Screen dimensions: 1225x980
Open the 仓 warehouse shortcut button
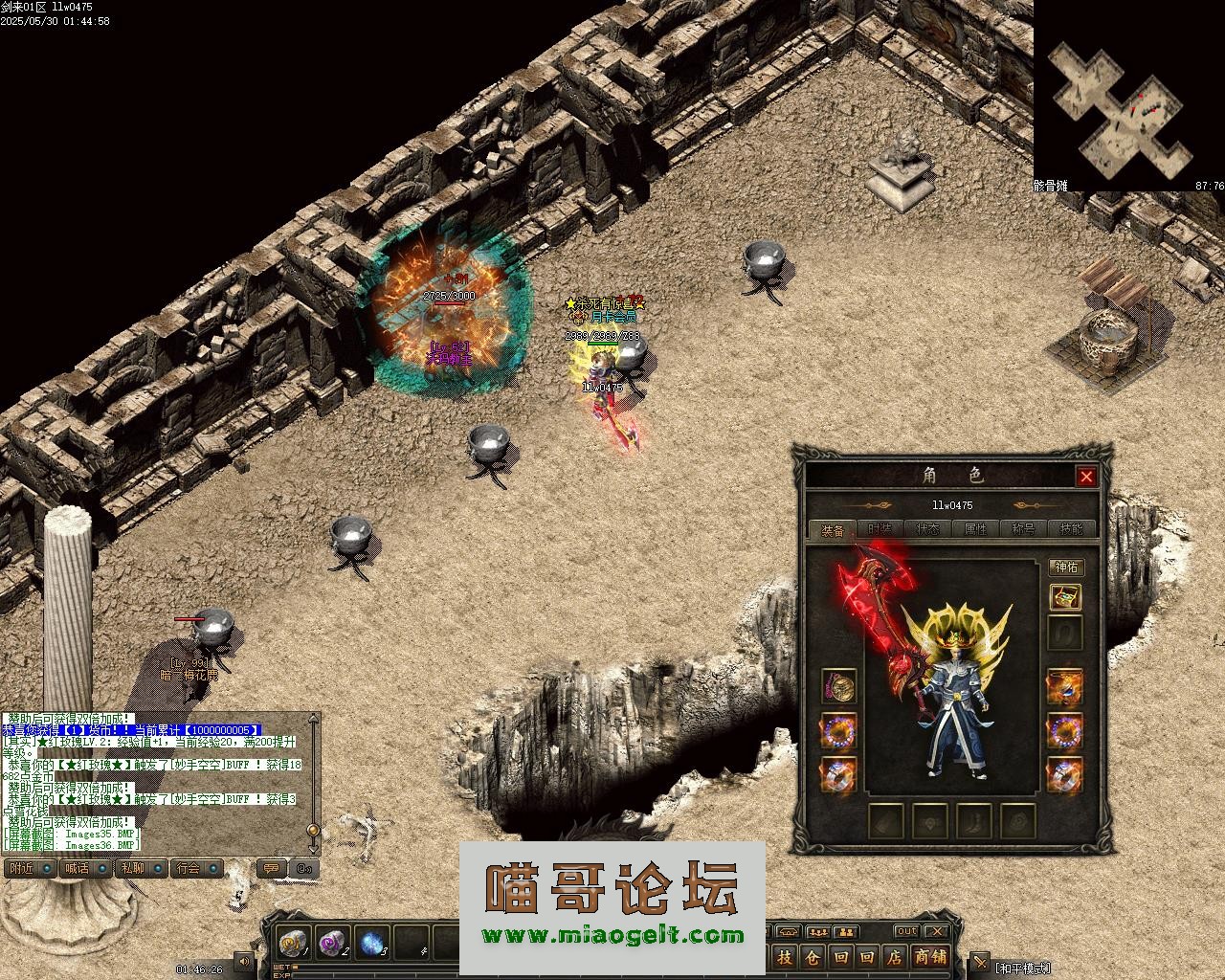(x=813, y=957)
